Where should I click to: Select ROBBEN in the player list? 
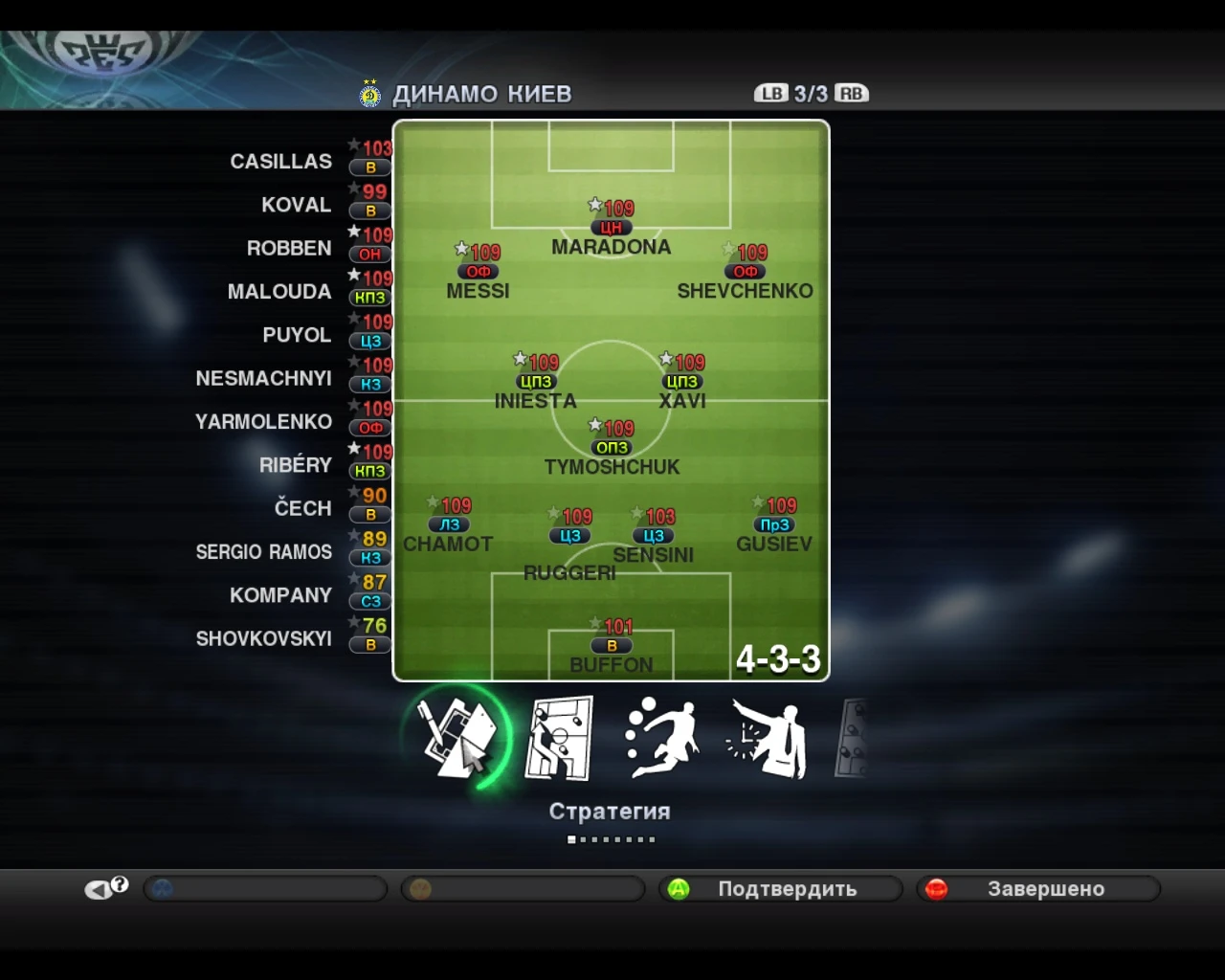pos(289,248)
